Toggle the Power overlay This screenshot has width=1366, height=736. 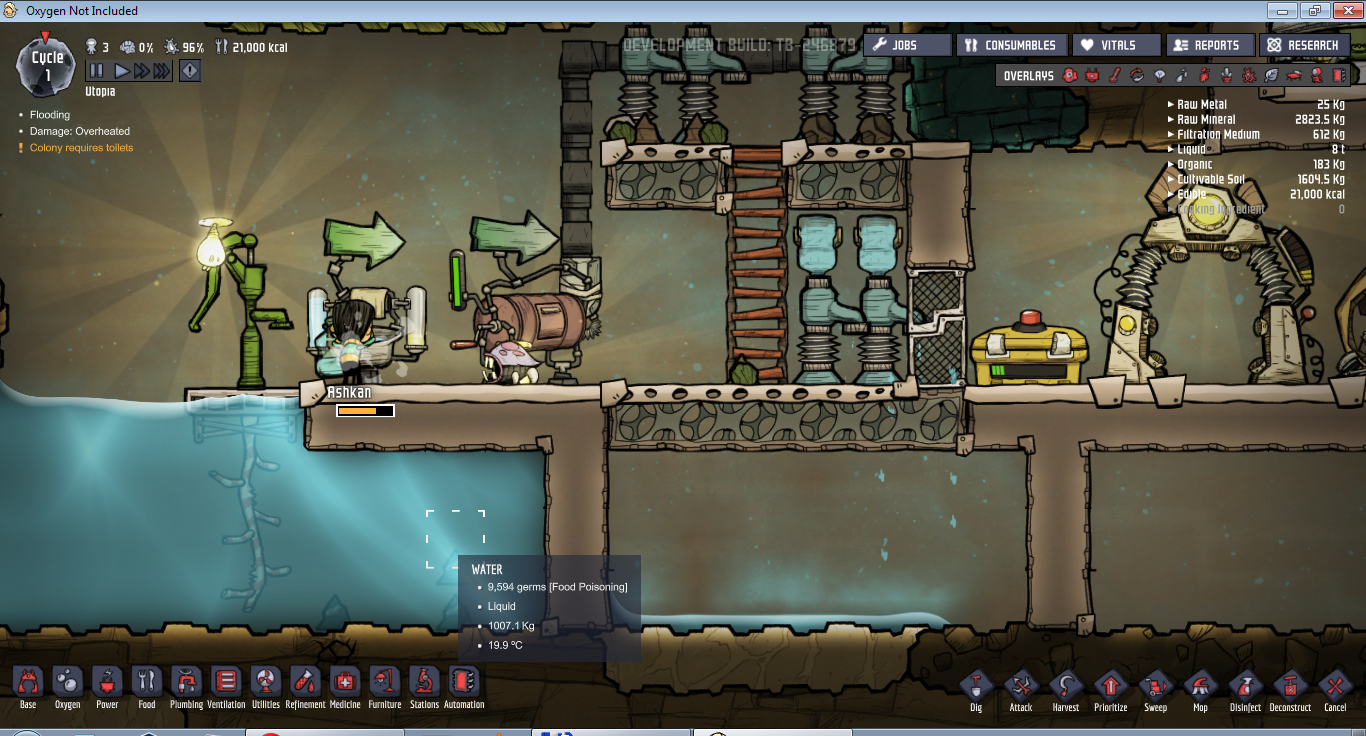pyautogui.click(x=1093, y=74)
